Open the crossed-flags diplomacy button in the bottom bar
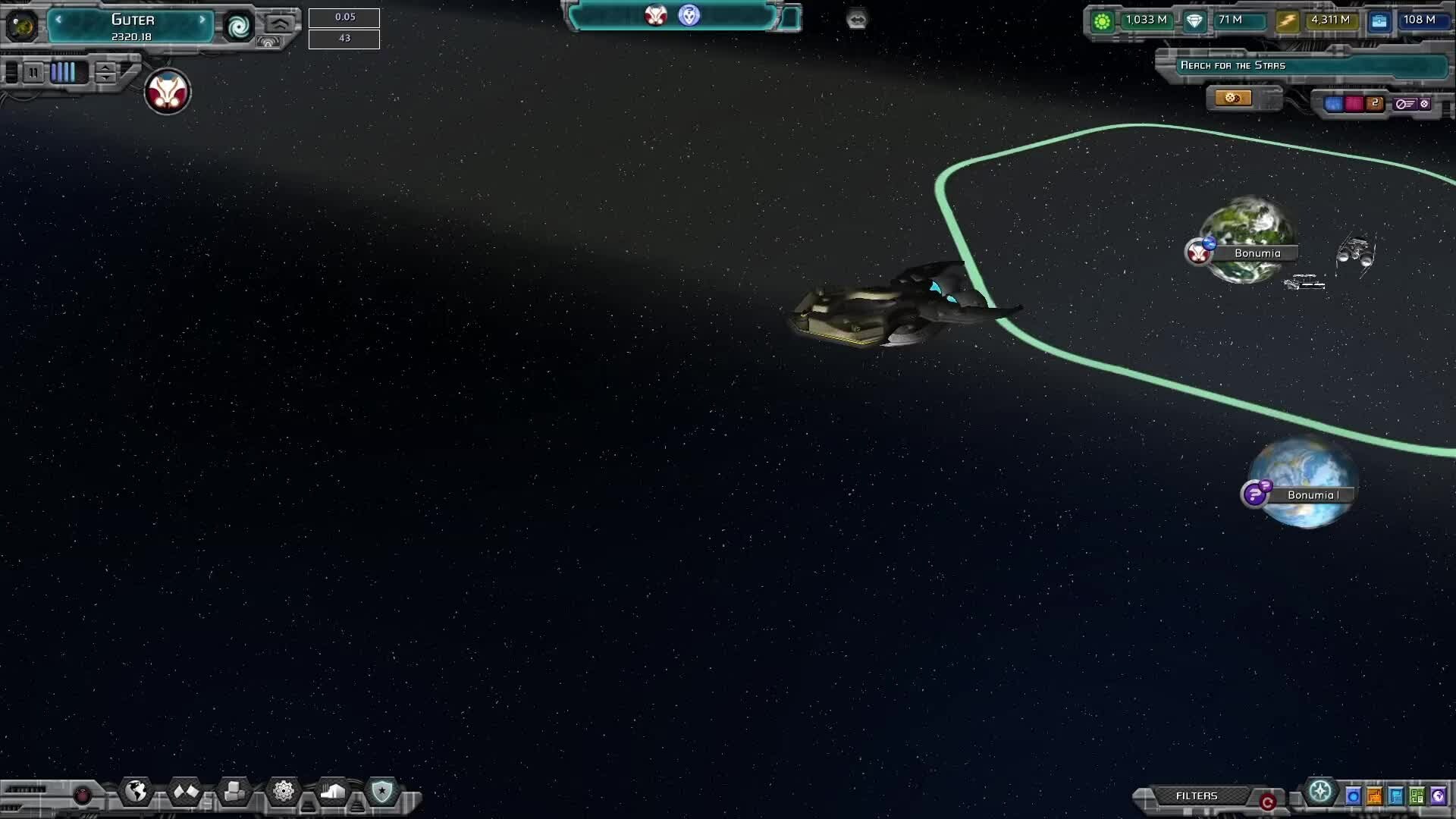Screen dimensions: 1456x819 pos(186,792)
